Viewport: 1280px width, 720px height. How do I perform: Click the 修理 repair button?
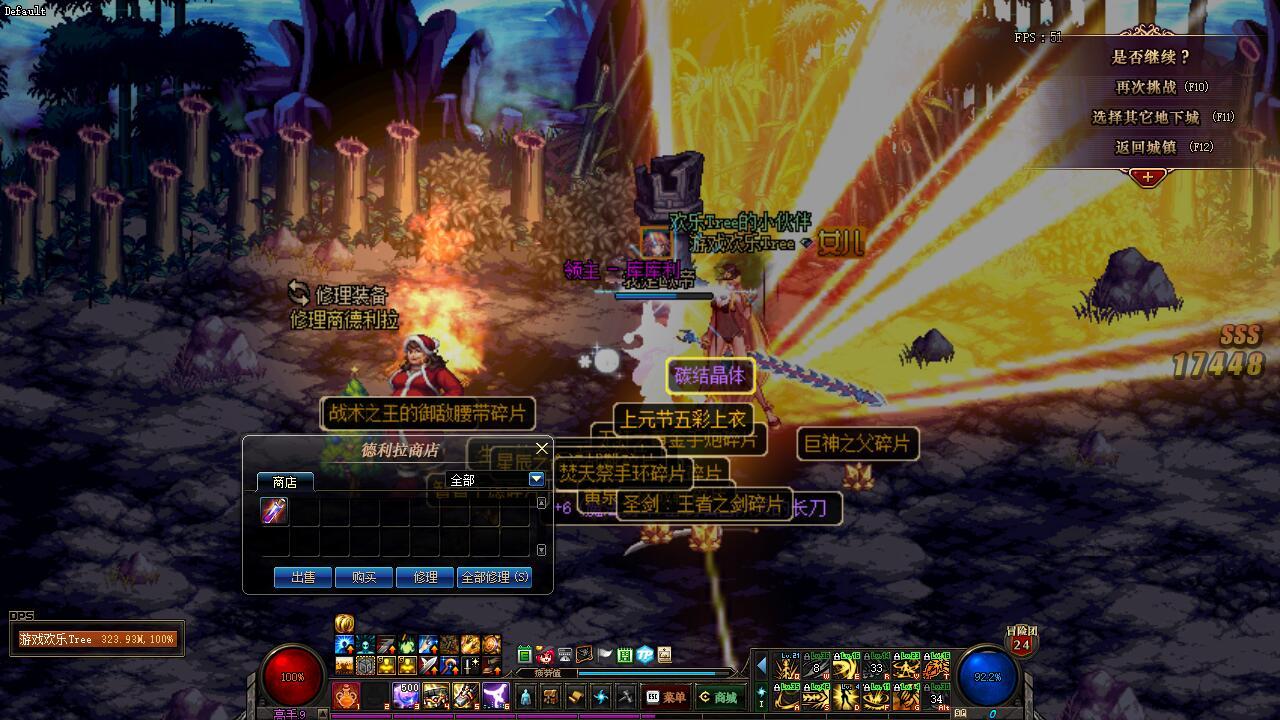point(425,577)
